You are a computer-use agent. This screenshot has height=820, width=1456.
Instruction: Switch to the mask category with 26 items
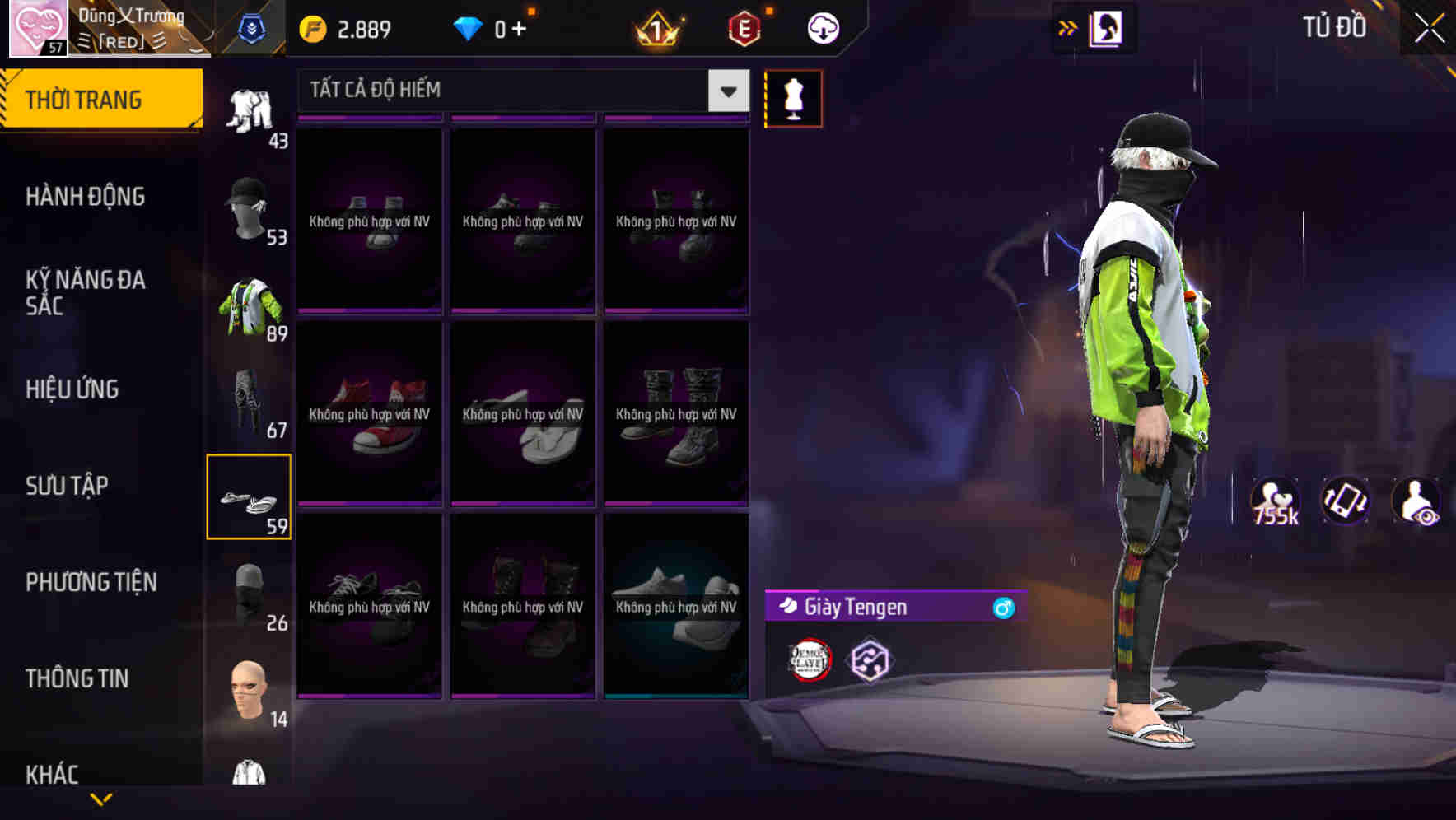tap(250, 593)
